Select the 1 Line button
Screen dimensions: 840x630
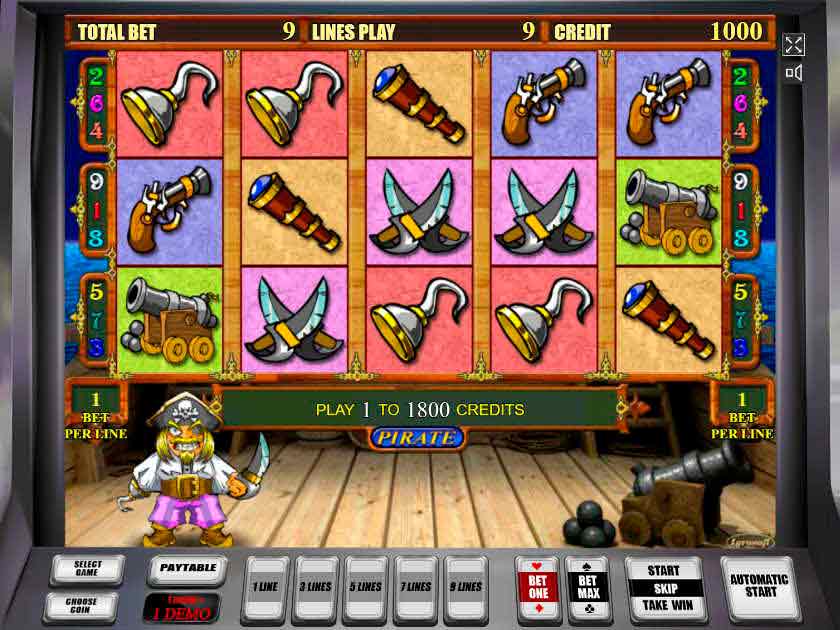point(265,587)
